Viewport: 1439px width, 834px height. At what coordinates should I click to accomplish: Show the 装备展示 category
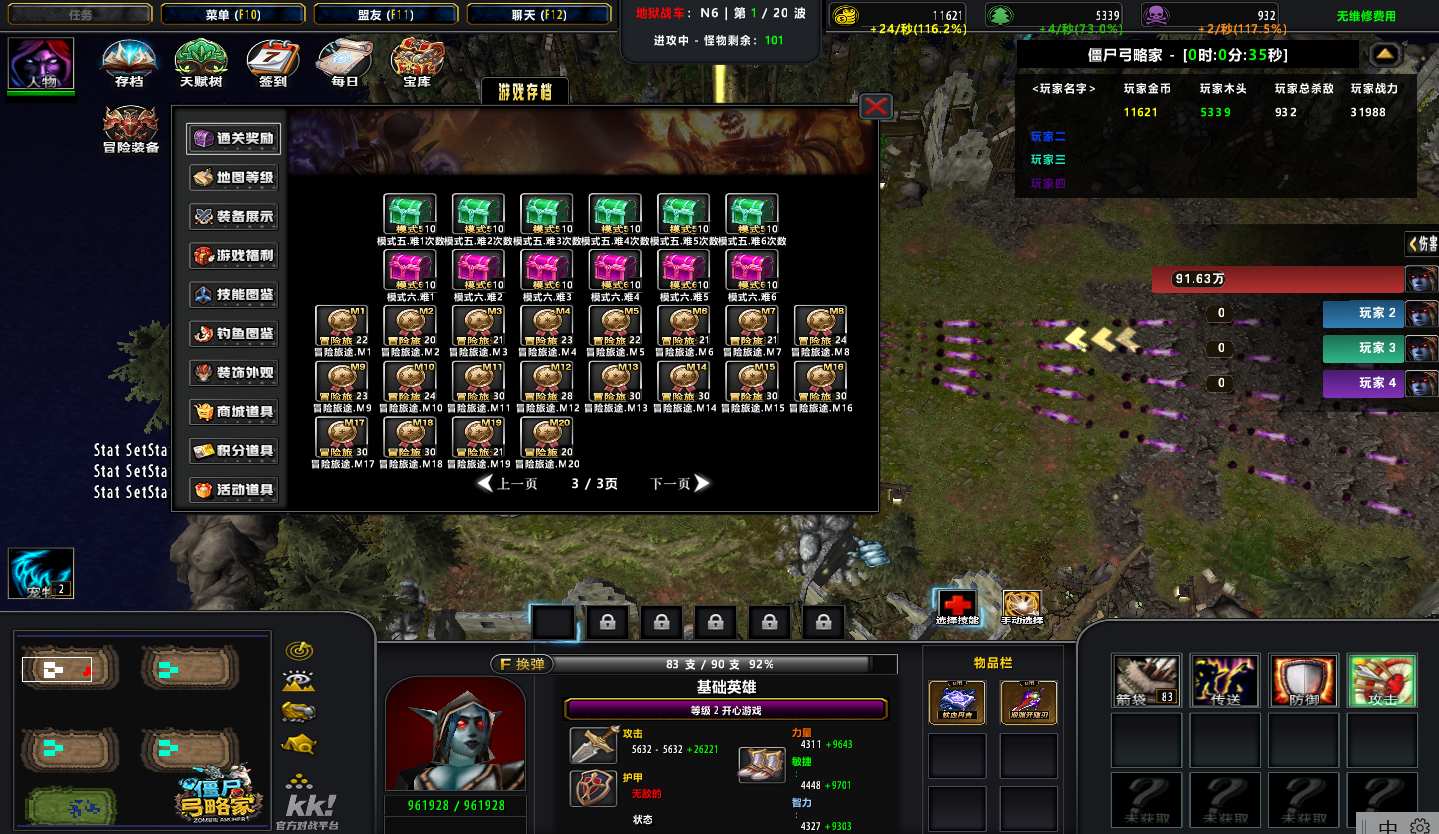pos(233,217)
